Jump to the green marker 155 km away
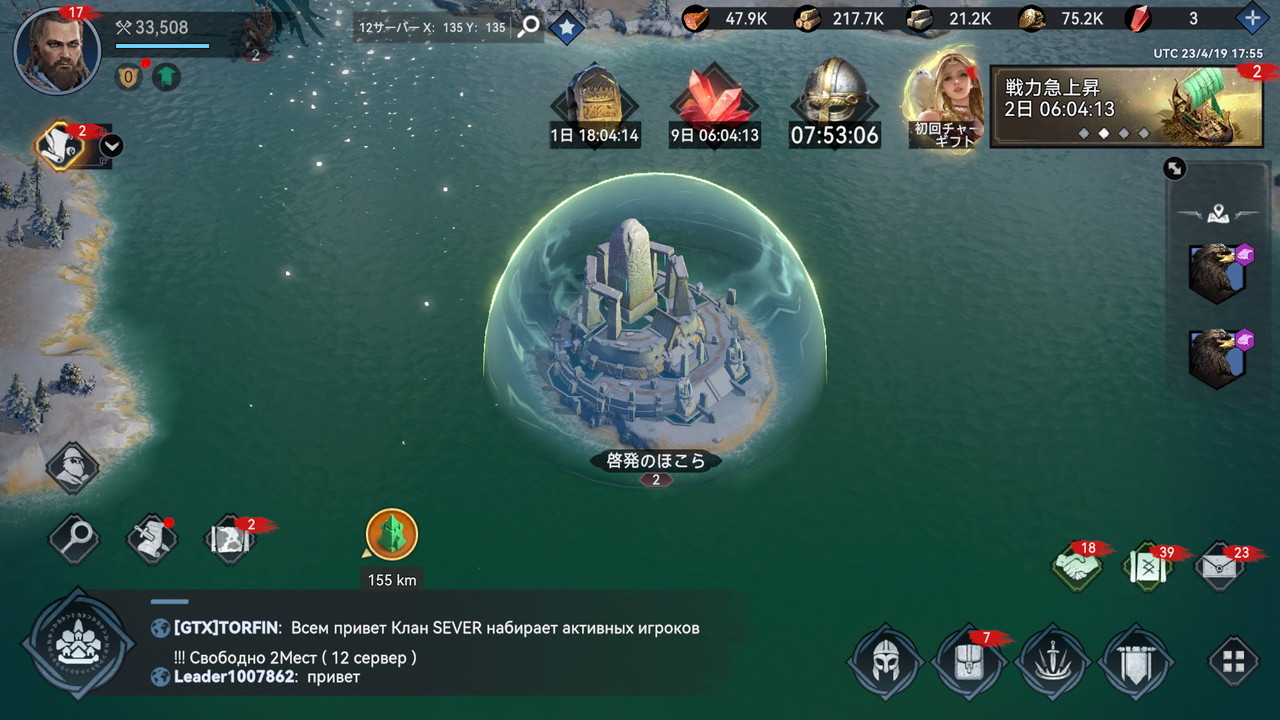Screen dimensions: 1280x720 click(391, 535)
